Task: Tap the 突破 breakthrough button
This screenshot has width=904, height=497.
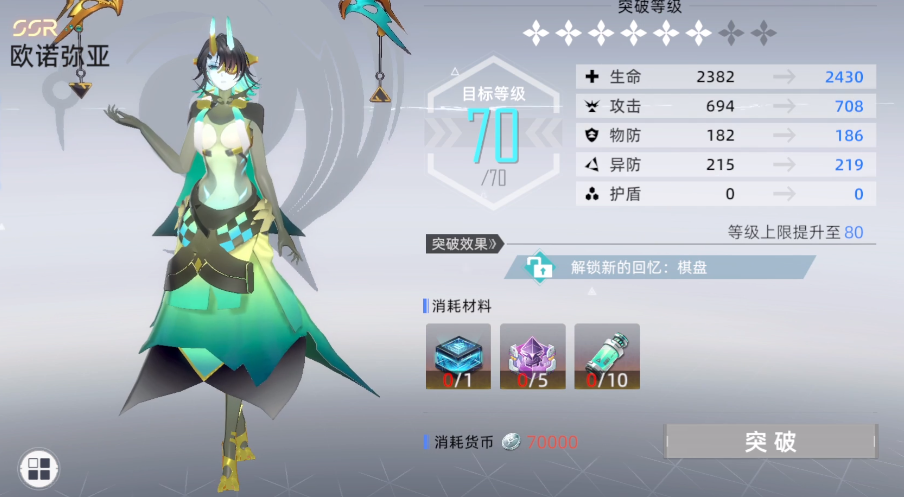Action: pos(770,441)
